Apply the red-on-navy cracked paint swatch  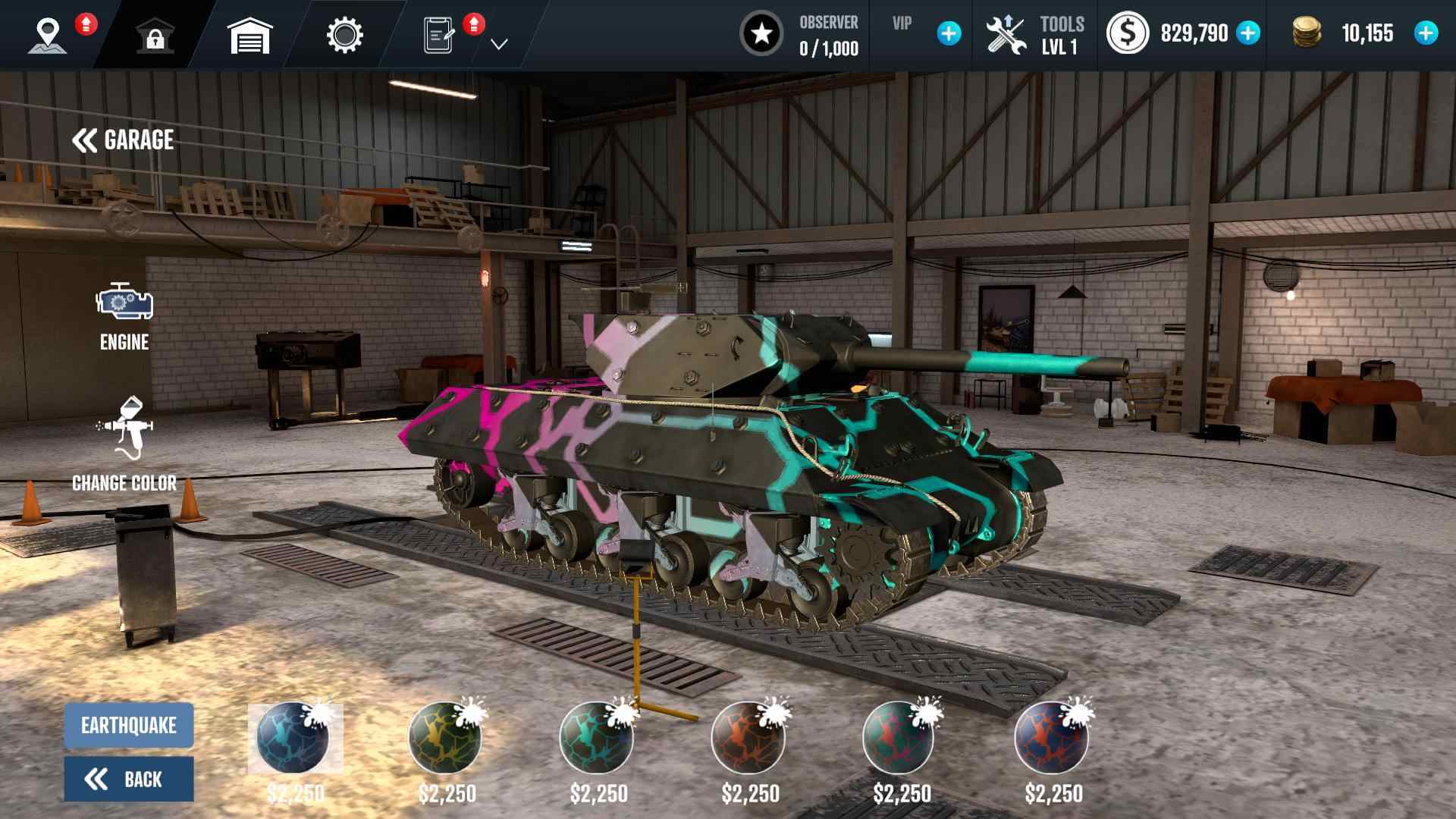coord(1052,738)
